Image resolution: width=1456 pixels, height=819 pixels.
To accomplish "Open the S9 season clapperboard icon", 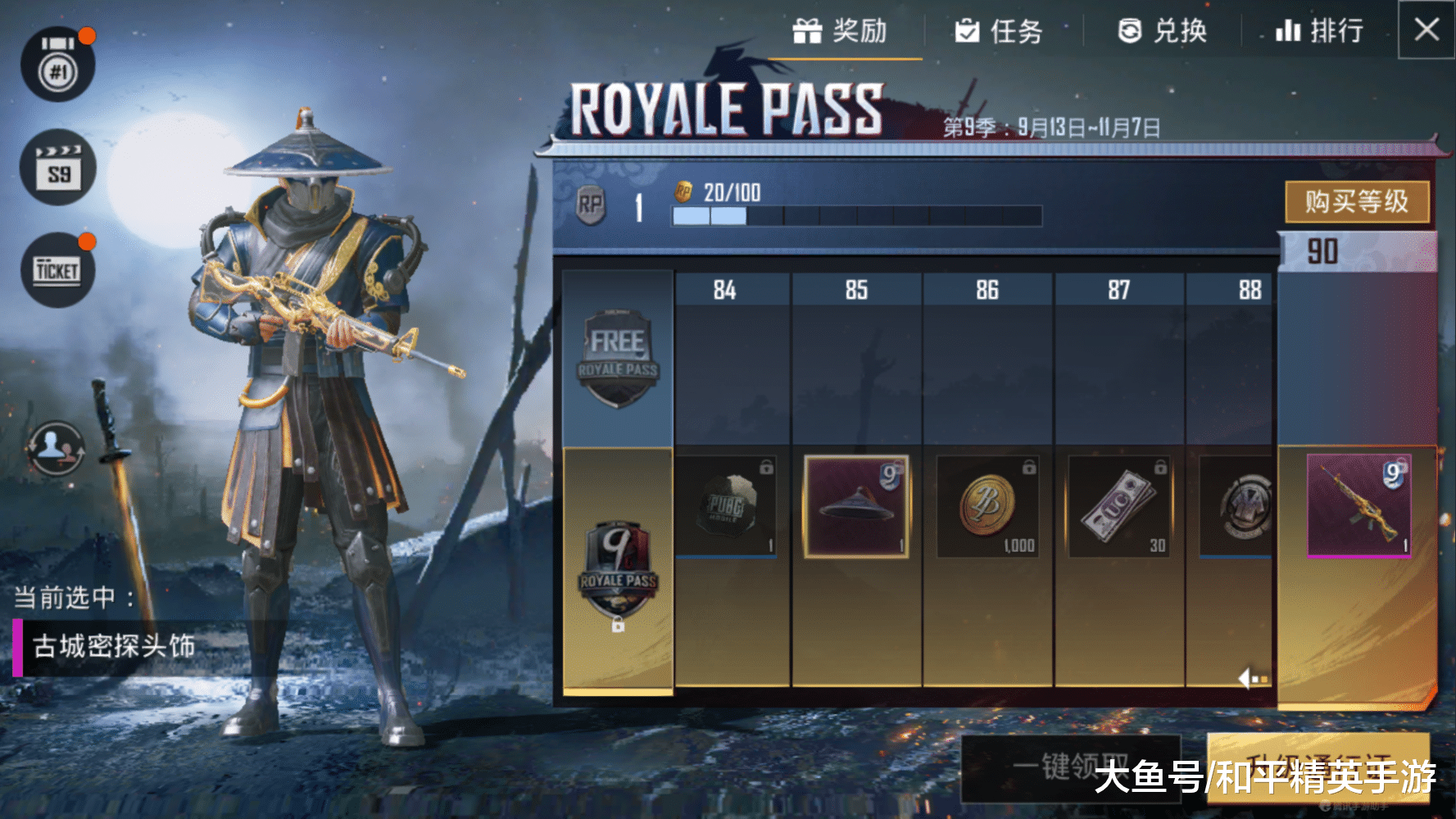I will pyautogui.click(x=58, y=169).
